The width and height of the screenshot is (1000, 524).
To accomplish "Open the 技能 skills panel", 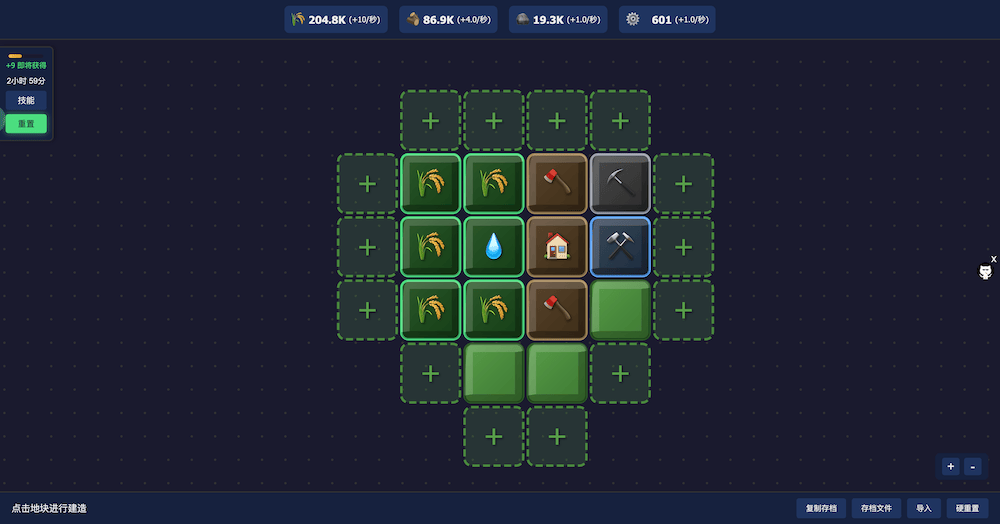I will coord(26,100).
